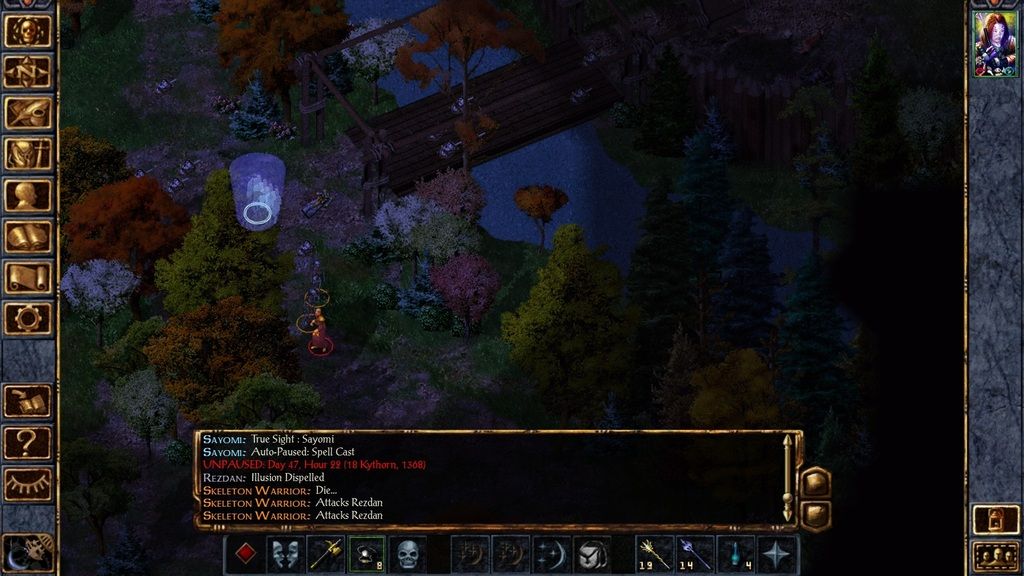Open help with the question mark button
Viewport: 1024px width, 576px height.
coord(28,442)
